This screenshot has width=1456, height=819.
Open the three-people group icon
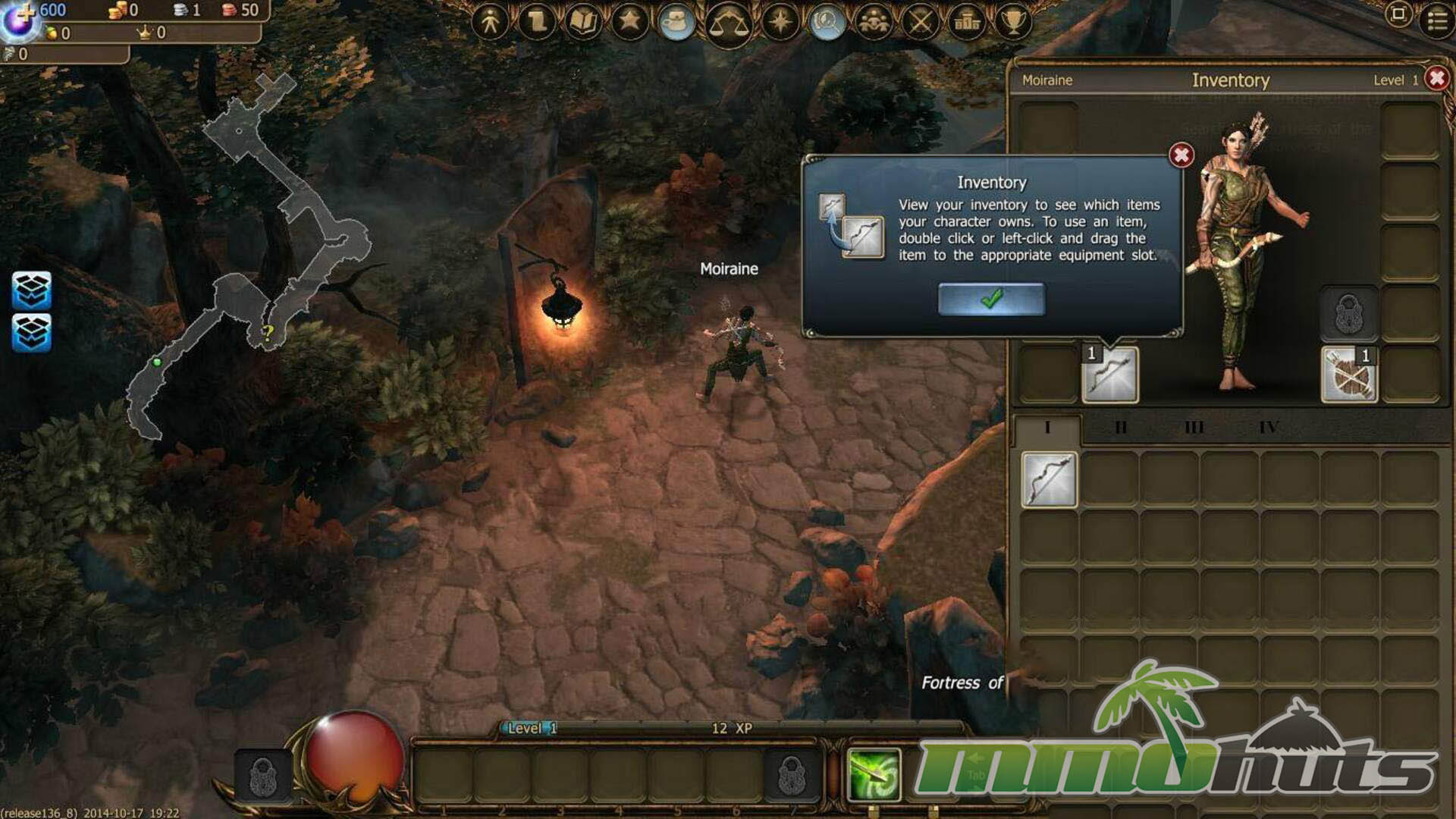[x=874, y=21]
